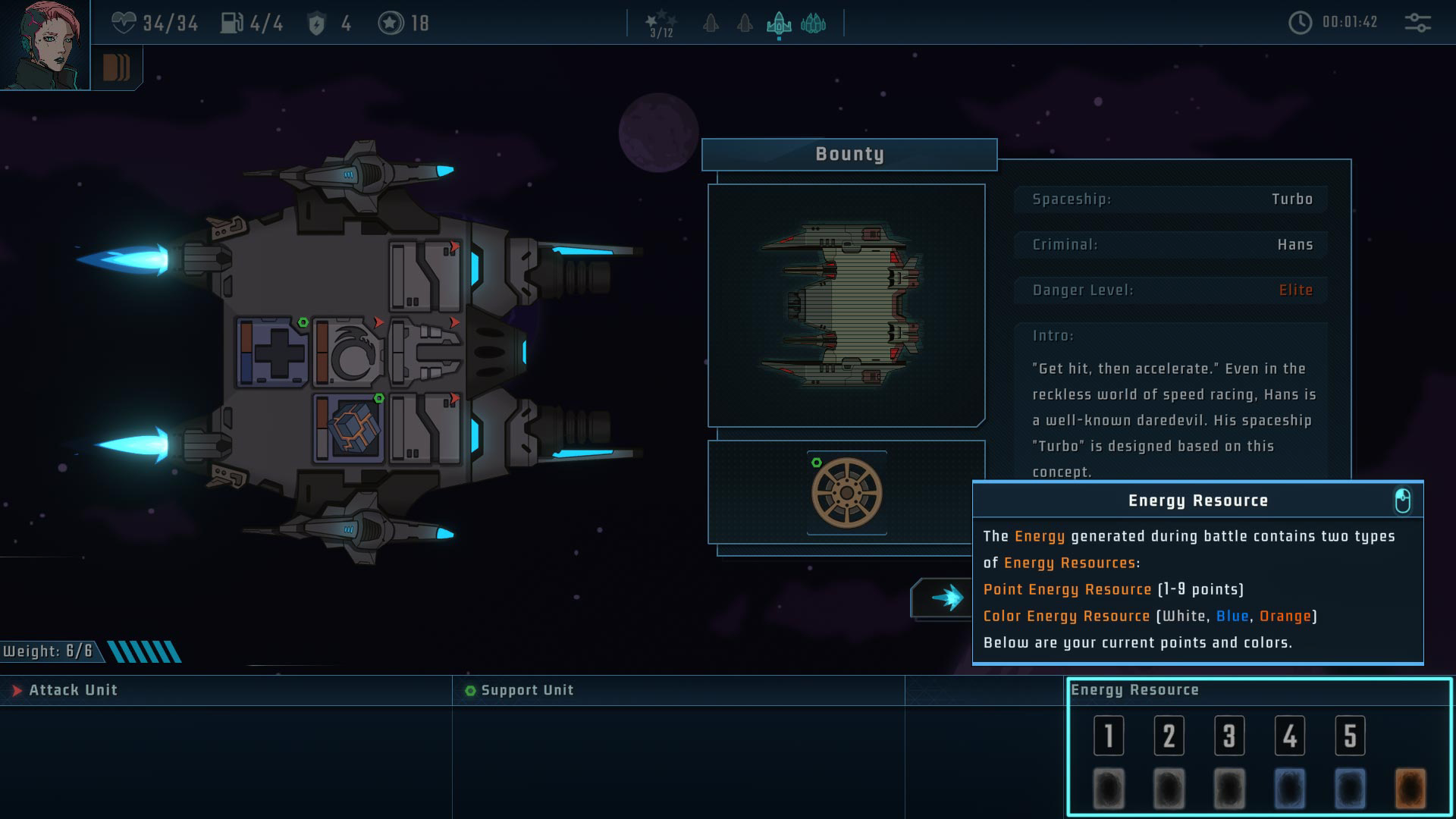Screen dimensions: 1456x819
Task: Select the energy point card numbered 5
Action: coord(1350,735)
